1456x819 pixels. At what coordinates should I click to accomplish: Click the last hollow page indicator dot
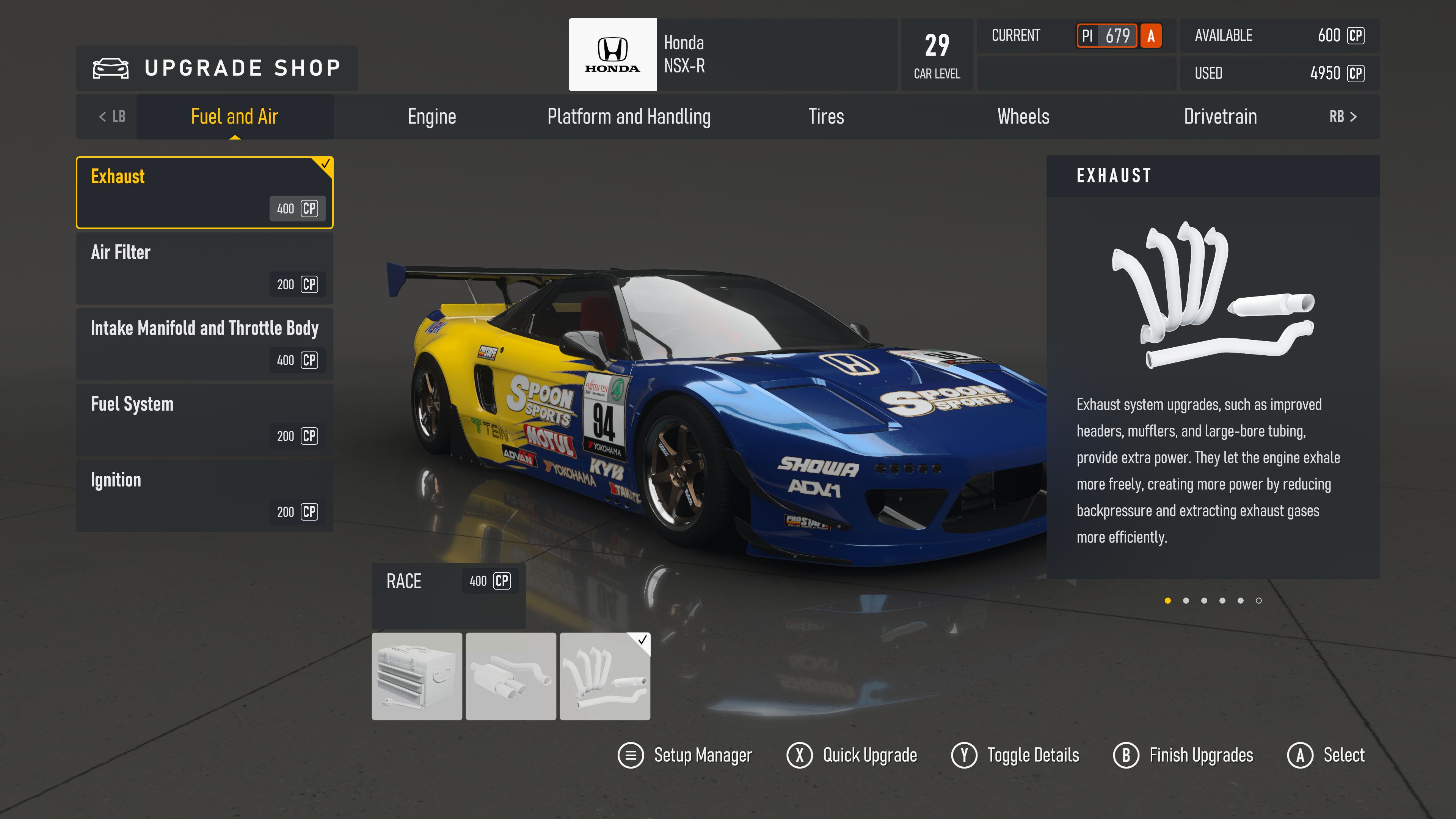1259,601
